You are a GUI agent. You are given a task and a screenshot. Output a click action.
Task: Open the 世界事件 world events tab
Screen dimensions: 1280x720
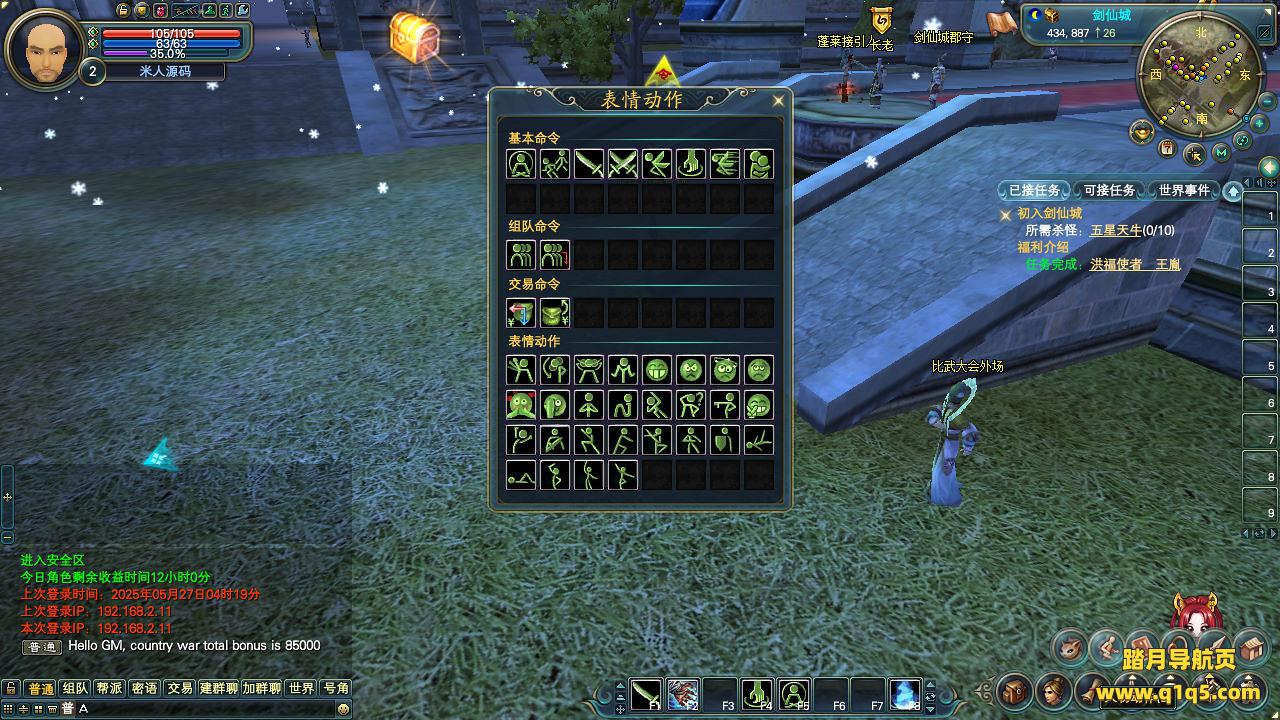coord(1184,190)
